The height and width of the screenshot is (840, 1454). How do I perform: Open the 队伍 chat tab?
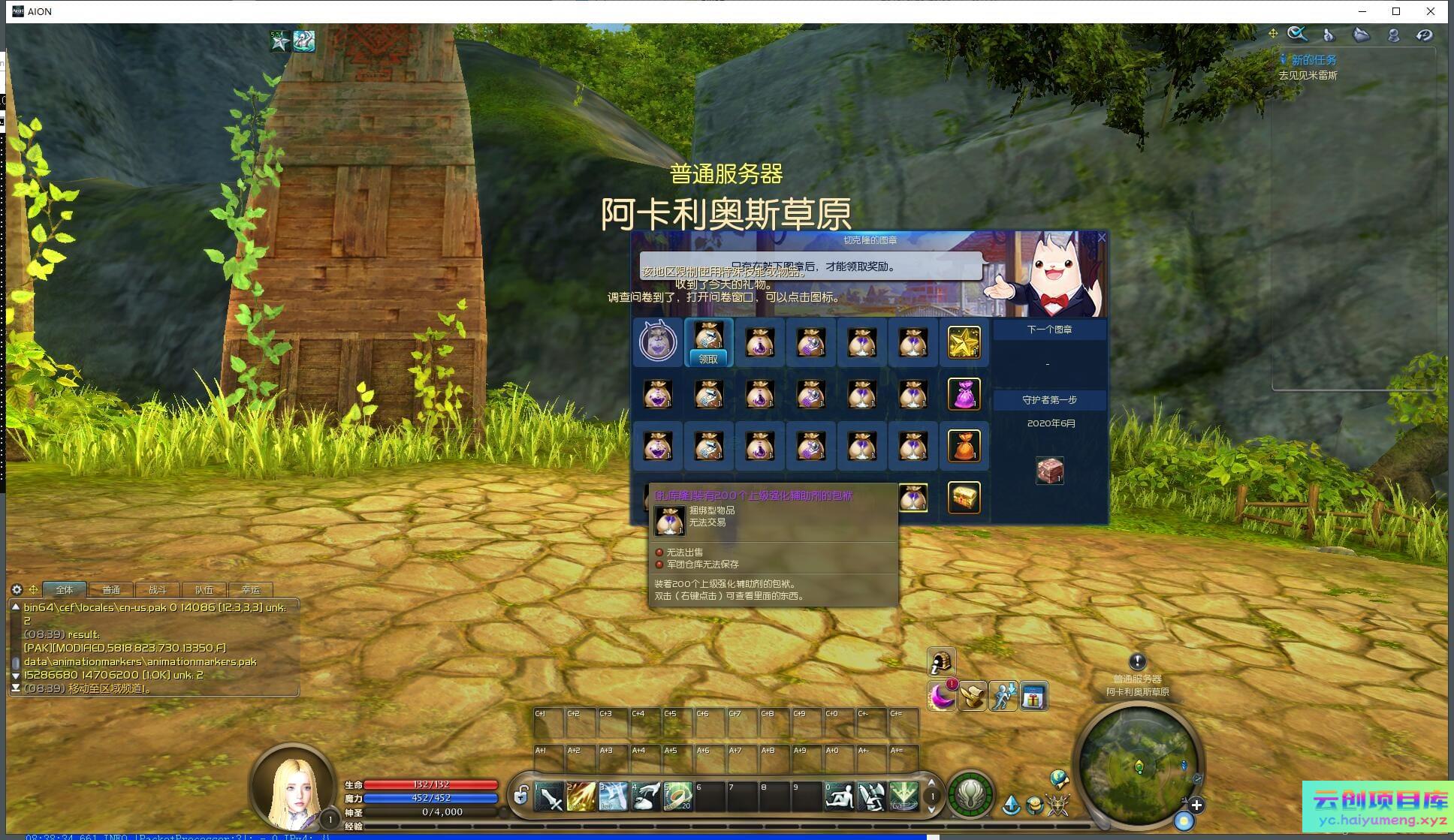[x=204, y=590]
